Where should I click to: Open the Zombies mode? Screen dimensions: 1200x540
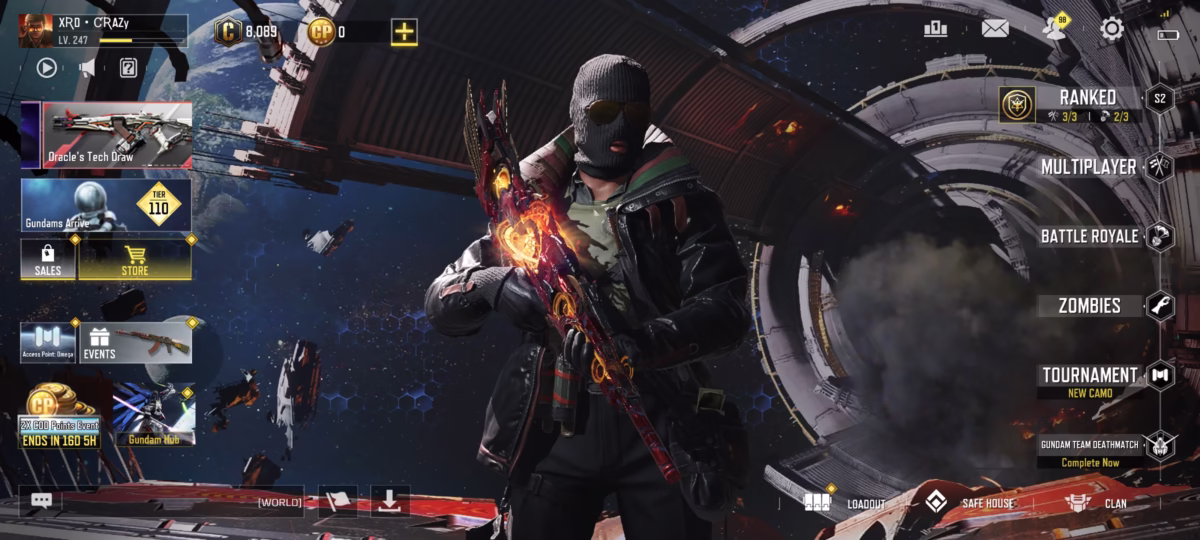tap(1090, 306)
